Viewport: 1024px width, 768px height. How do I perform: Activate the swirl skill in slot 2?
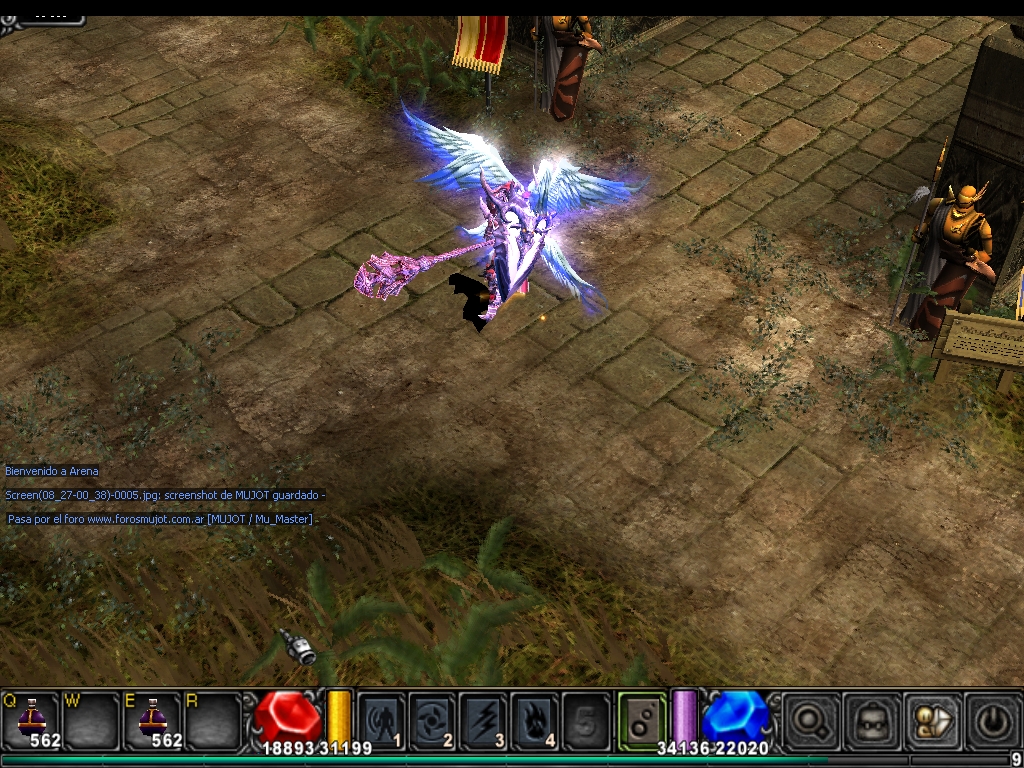tap(433, 720)
